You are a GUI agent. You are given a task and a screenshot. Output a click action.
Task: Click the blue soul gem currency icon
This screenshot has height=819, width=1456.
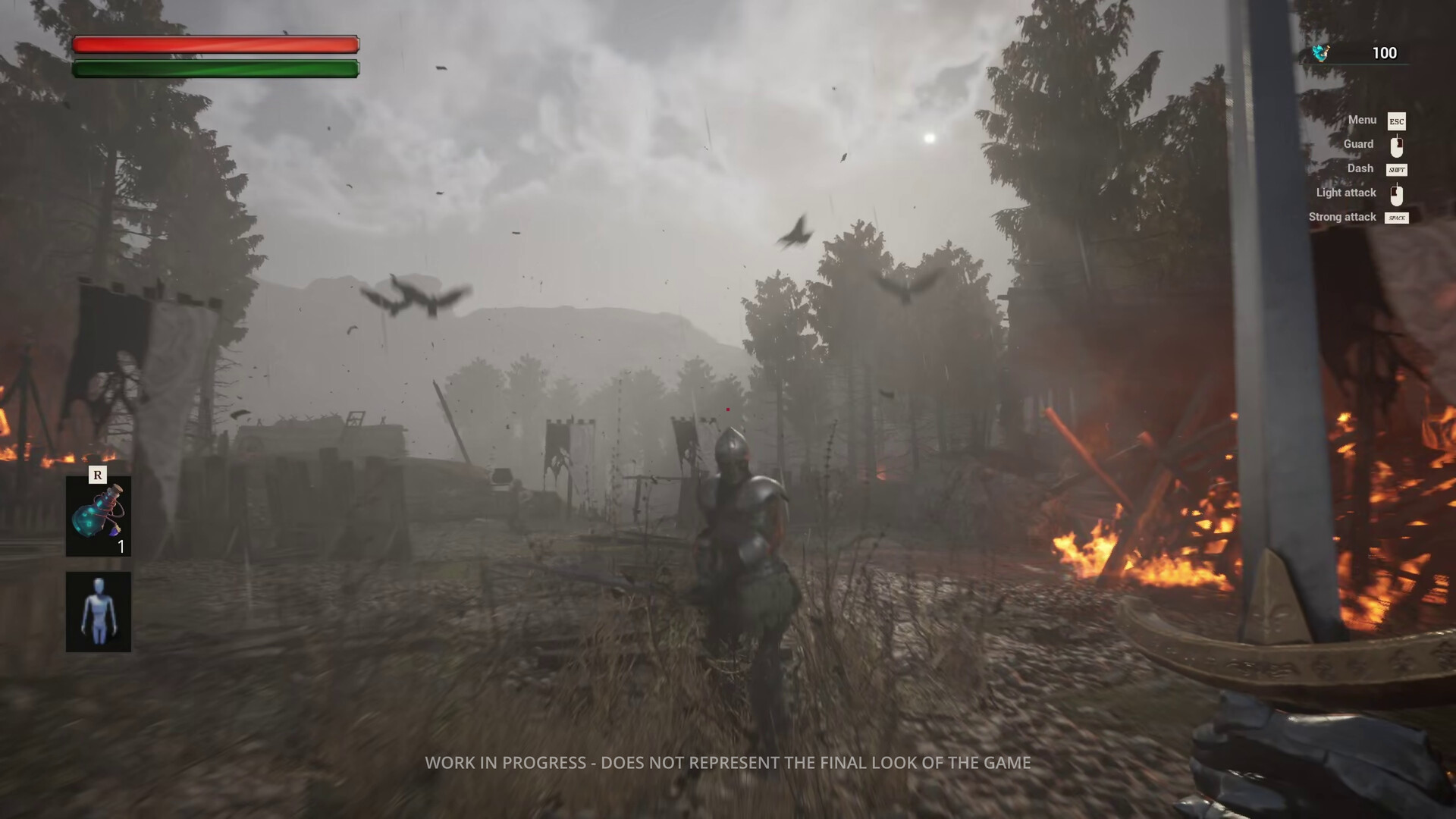click(x=1321, y=53)
